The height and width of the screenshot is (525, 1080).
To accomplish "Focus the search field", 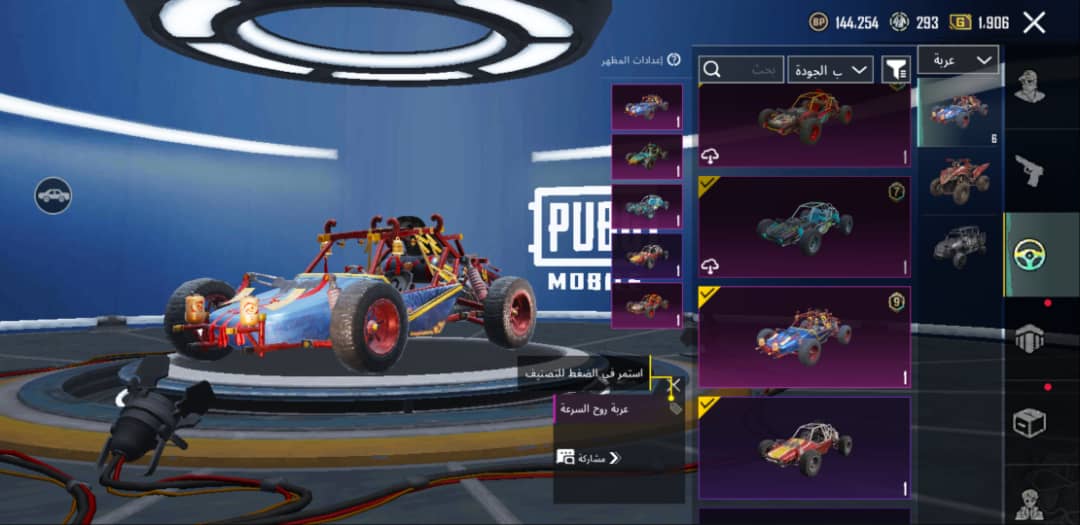I will (x=740, y=69).
